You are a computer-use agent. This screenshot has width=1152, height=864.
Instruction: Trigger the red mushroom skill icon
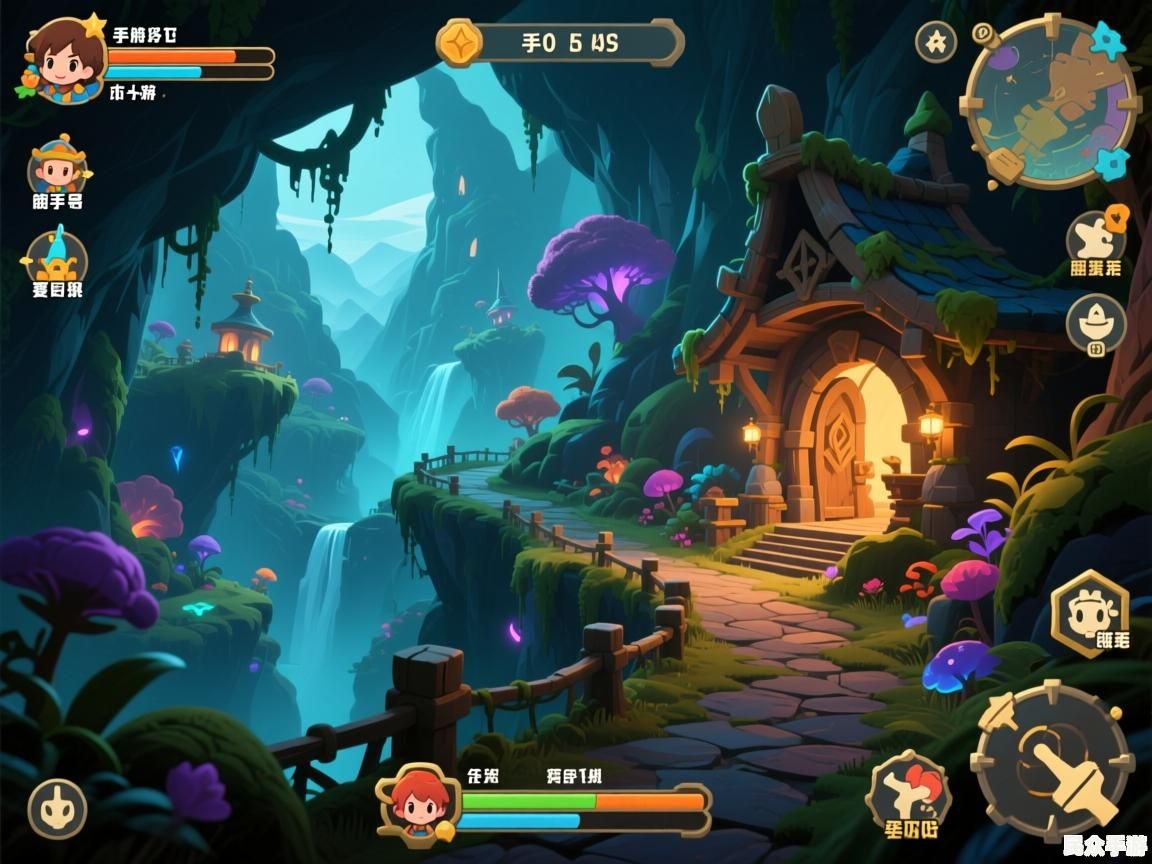point(908,794)
